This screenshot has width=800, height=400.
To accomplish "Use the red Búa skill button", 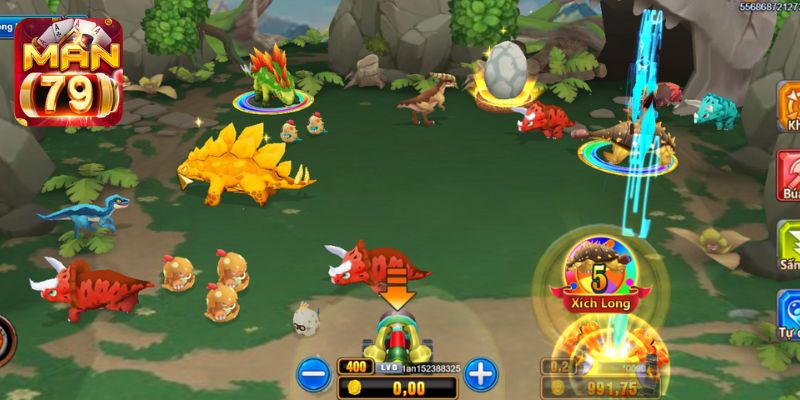I will click(x=788, y=177).
